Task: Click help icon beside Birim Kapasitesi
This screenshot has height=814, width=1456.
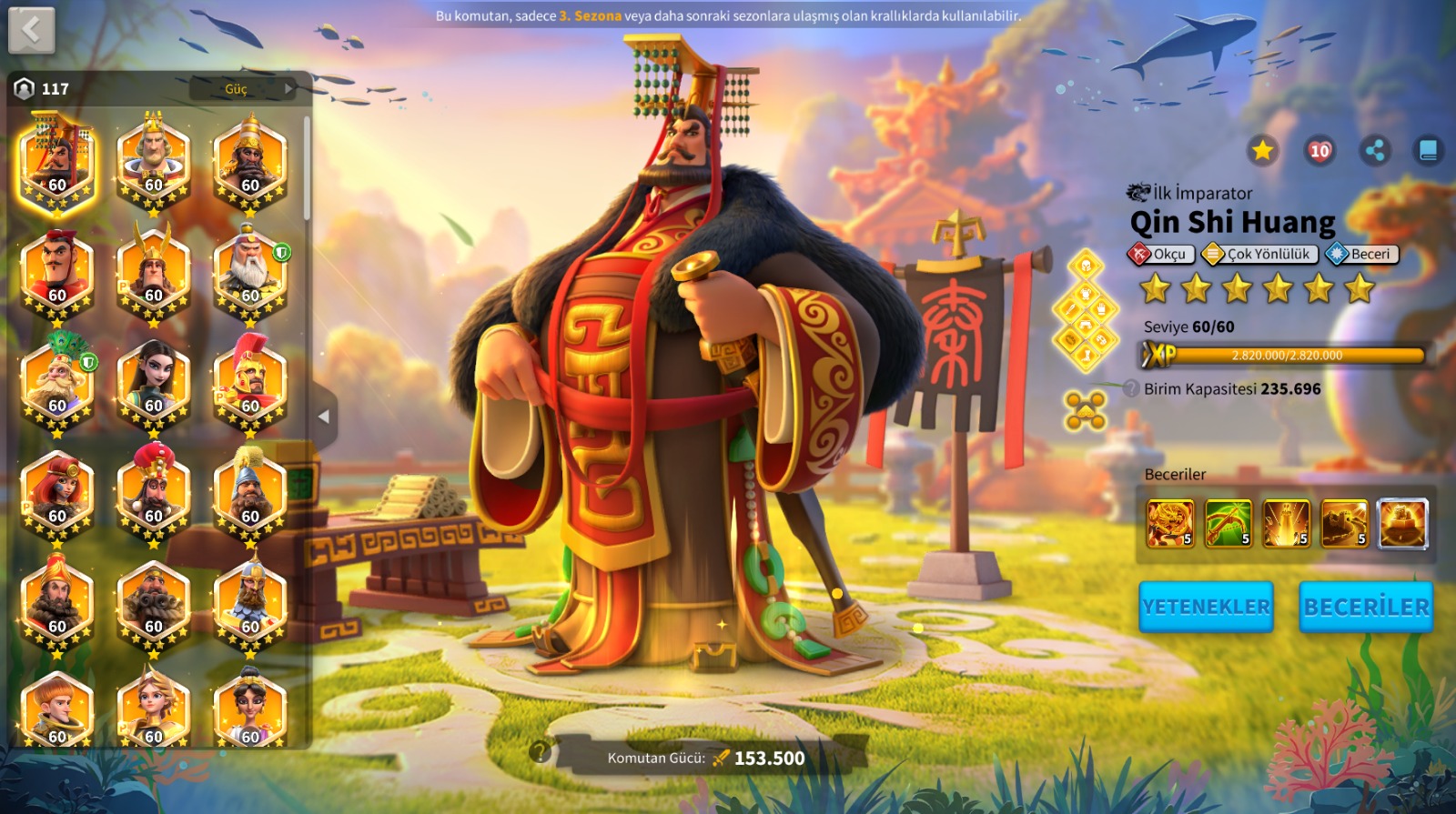Action: pos(1131,388)
